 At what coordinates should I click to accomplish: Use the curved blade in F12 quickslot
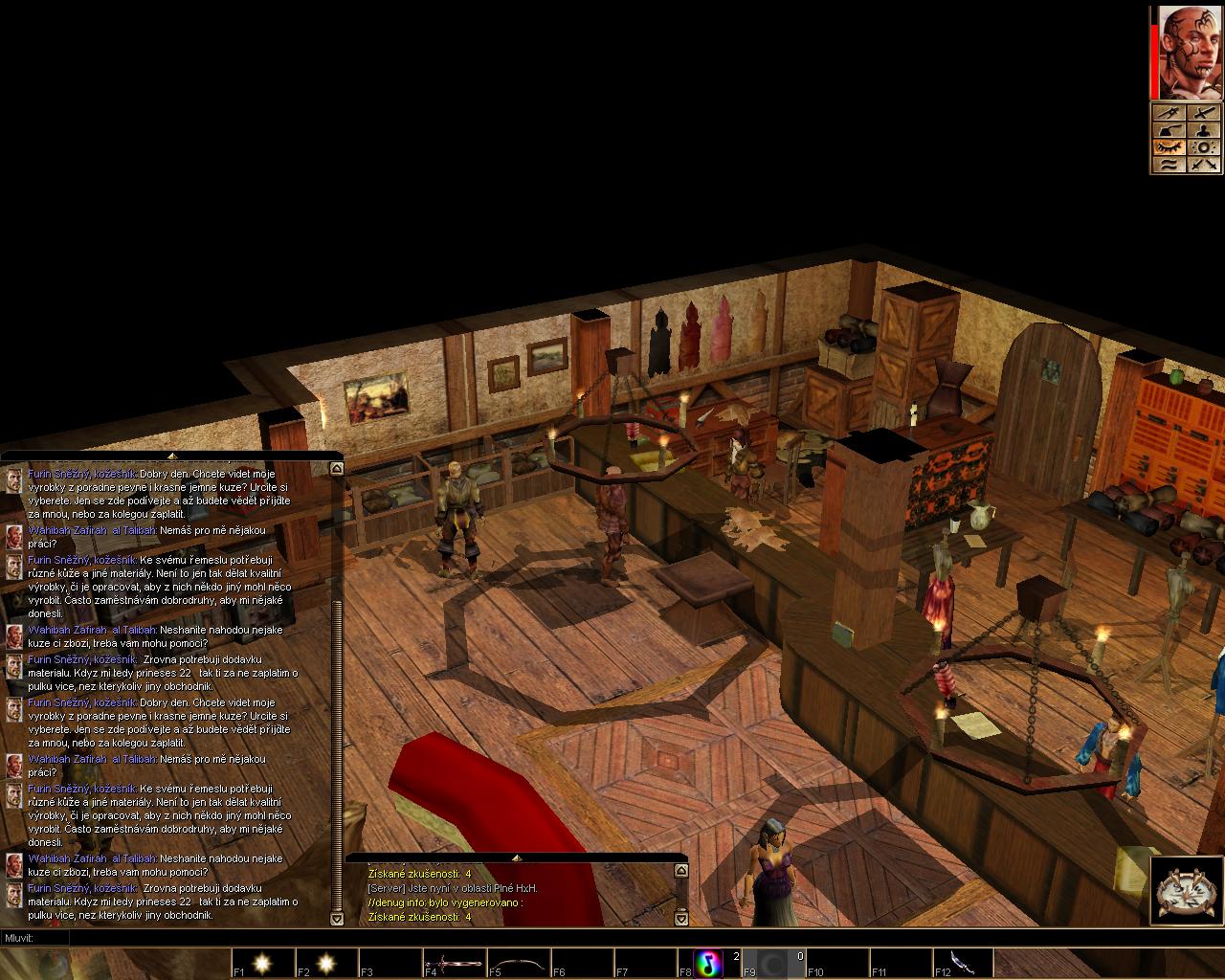[x=964, y=963]
